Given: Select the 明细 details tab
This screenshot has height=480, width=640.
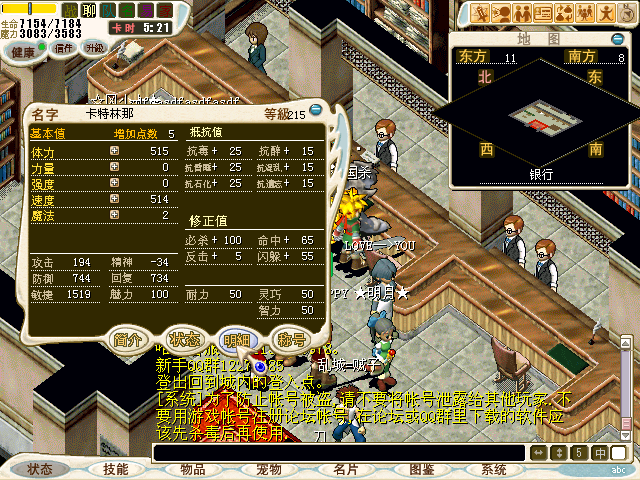Looking at the screenshot, I should tap(238, 339).
